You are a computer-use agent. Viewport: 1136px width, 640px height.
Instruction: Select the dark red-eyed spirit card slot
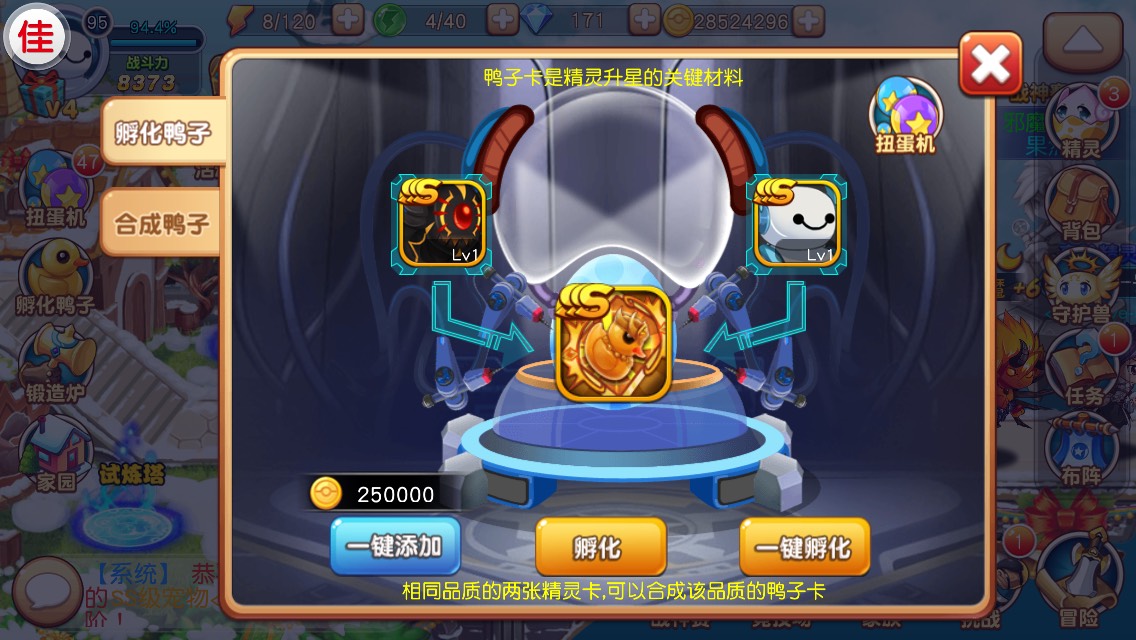click(x=441, y=222)
